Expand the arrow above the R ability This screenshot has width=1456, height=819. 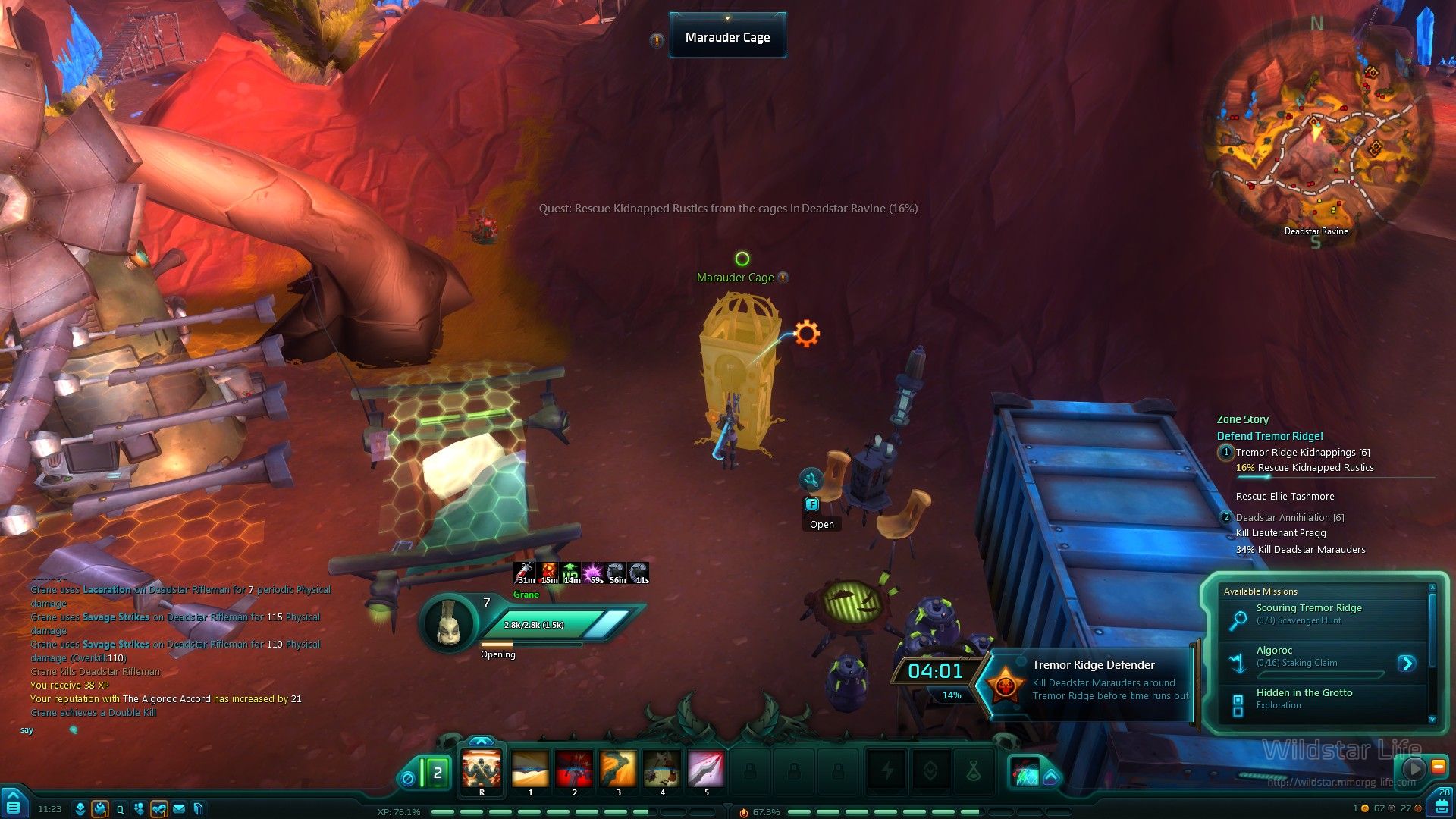(482, 741)
